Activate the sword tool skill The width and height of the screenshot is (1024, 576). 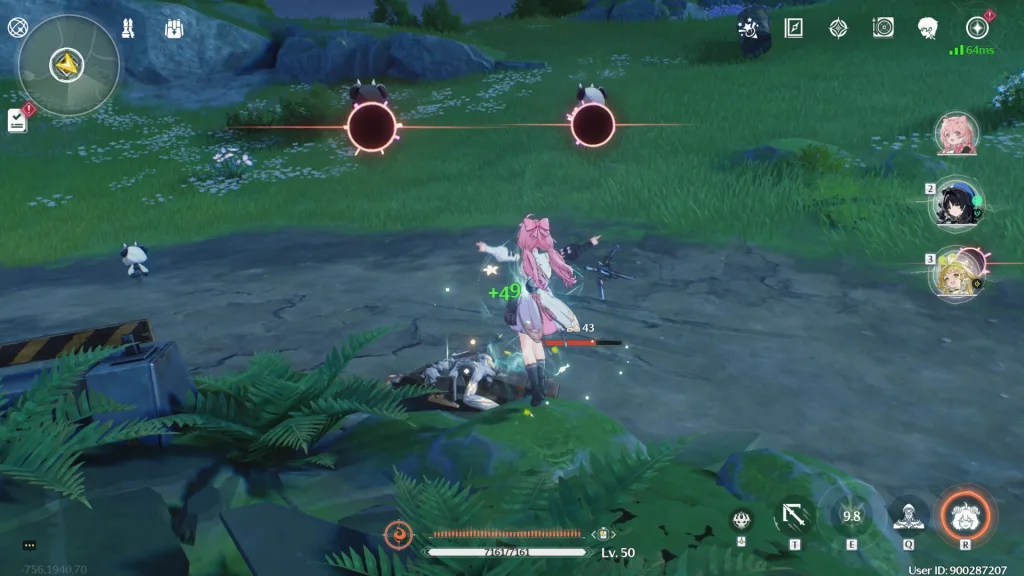[x=795, y=516]
